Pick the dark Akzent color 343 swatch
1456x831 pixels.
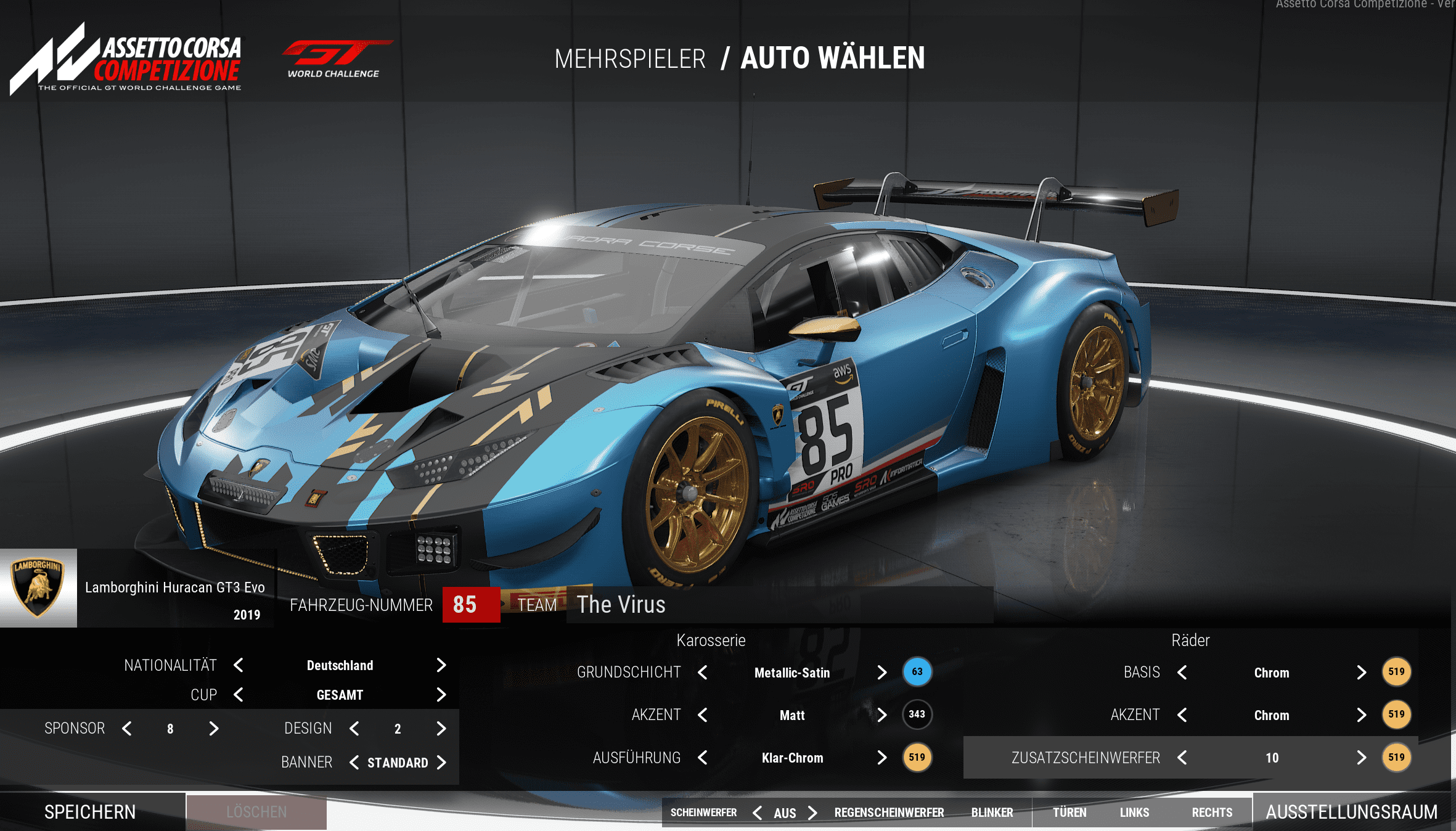click(917, 714)
